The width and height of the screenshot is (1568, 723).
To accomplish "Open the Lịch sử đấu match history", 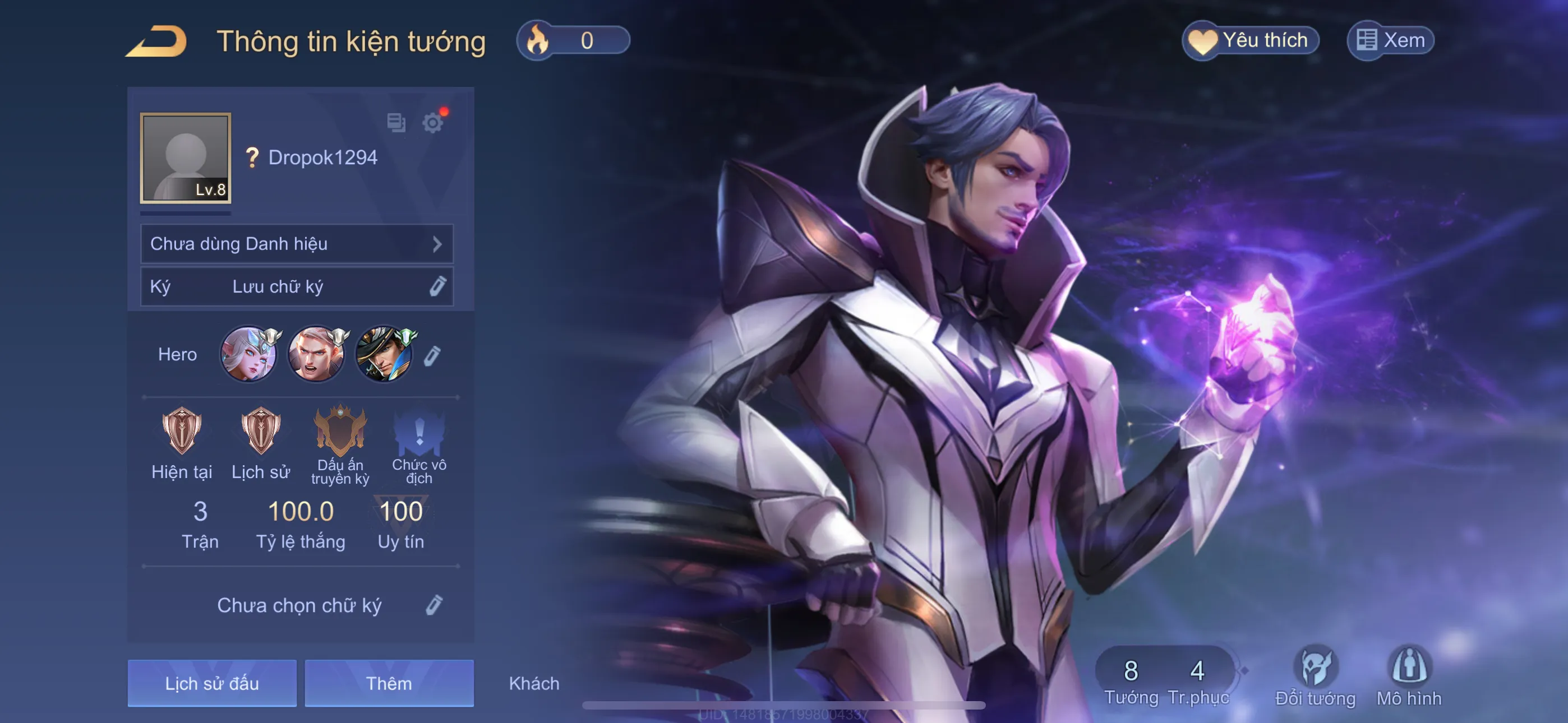I will (x=212, y=683).
